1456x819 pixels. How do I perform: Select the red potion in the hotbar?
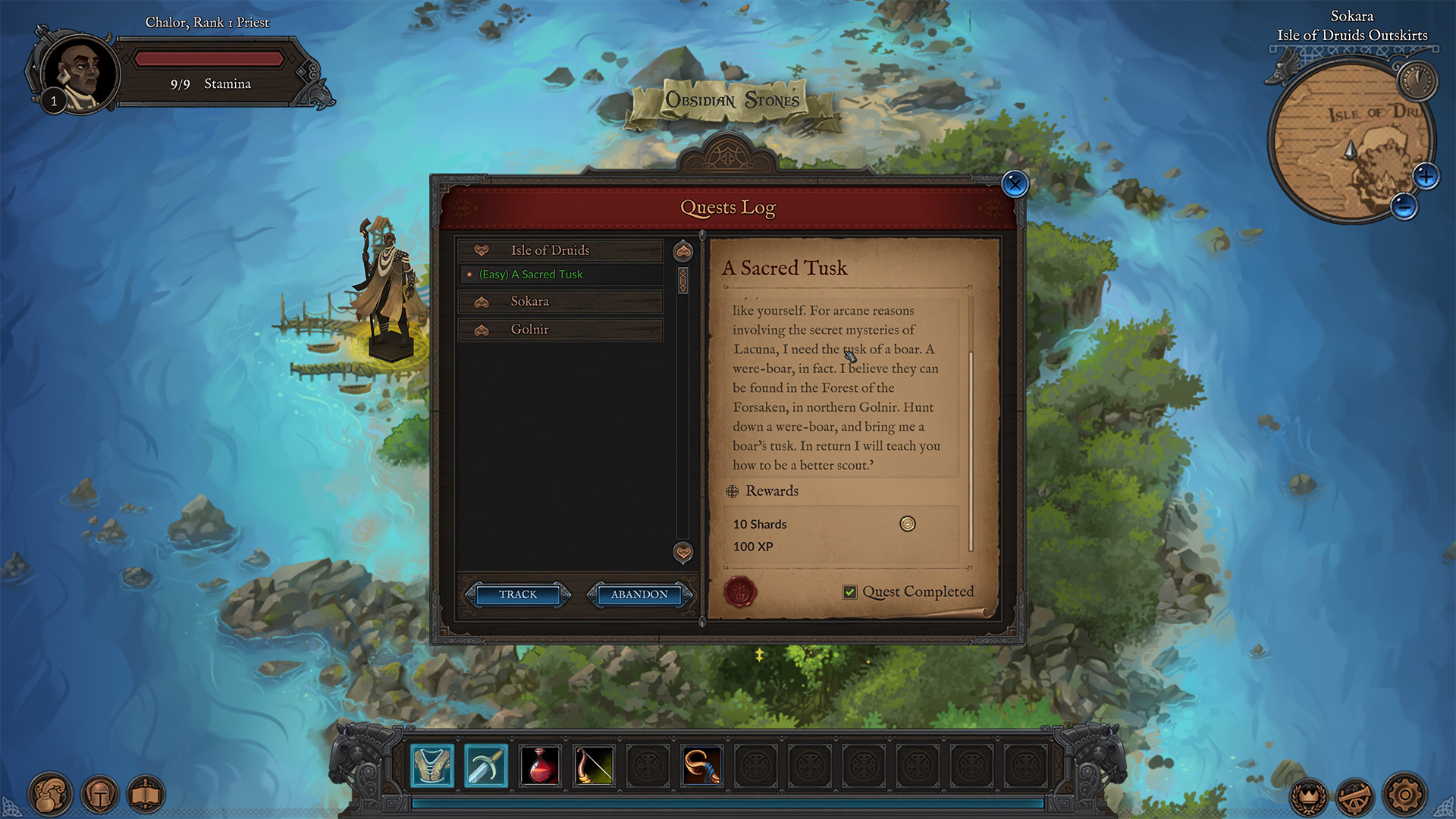click(540, 766)
